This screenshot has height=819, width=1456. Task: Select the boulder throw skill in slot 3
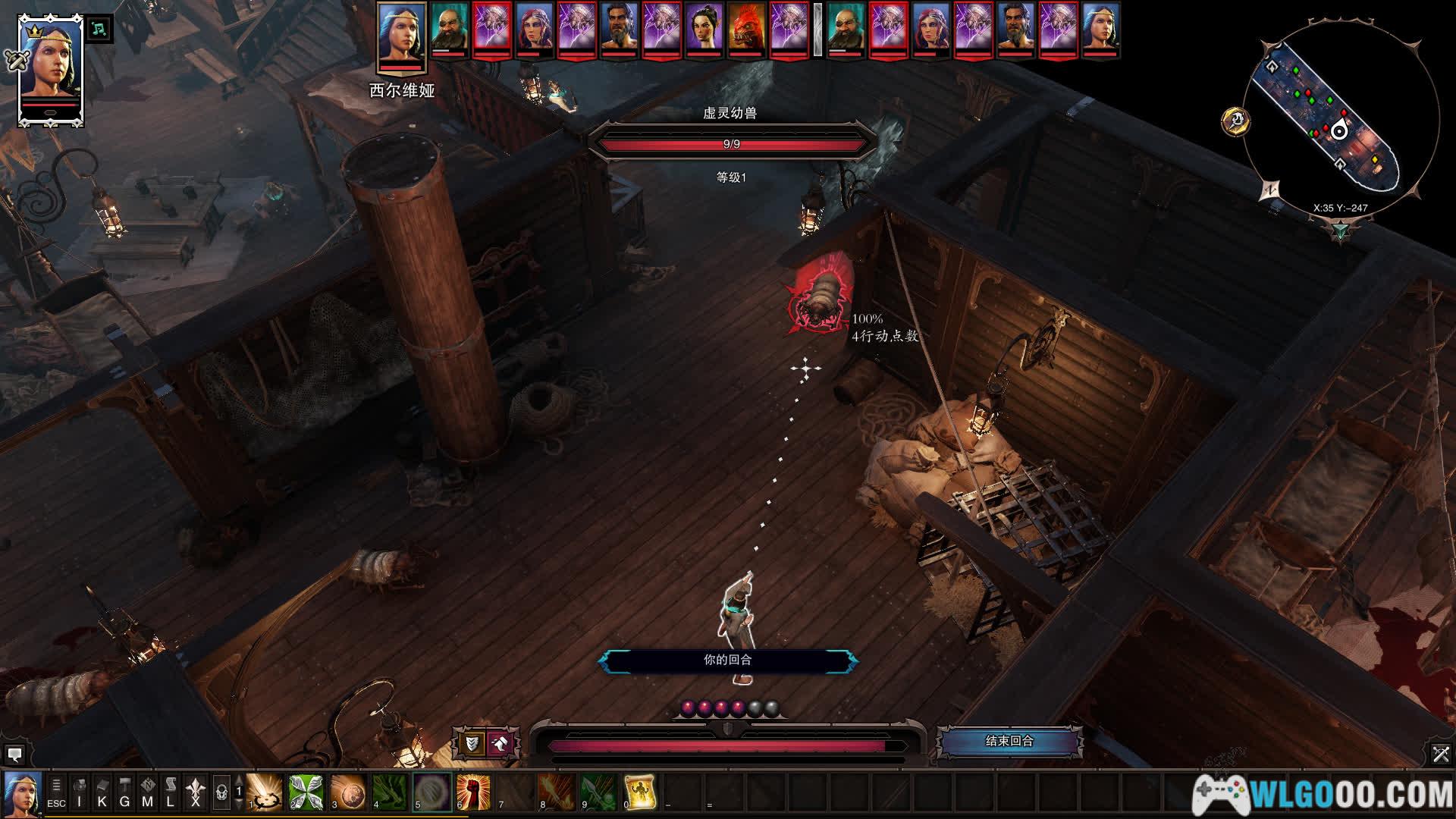tap(348, 792)
